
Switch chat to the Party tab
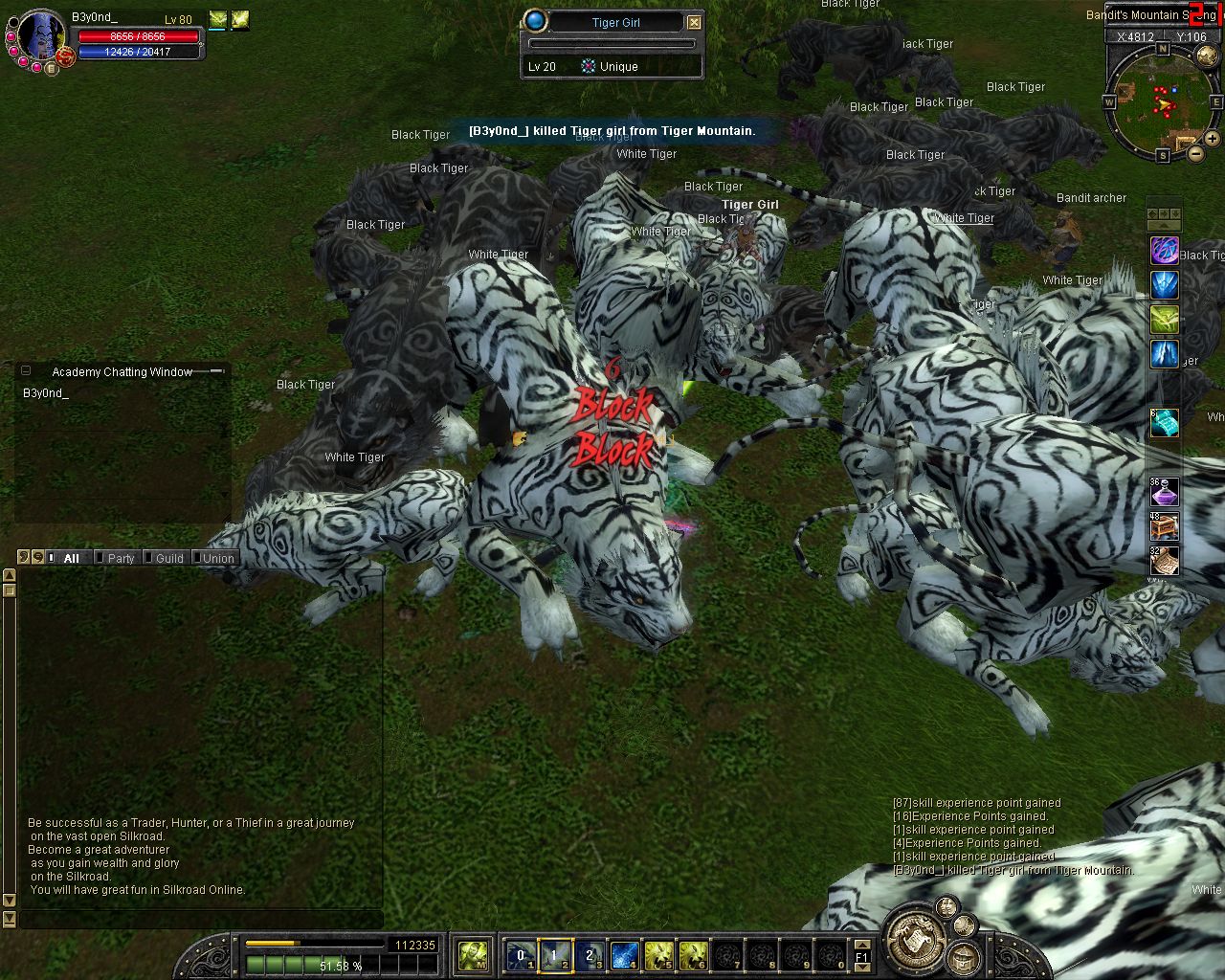pos(120,558)
